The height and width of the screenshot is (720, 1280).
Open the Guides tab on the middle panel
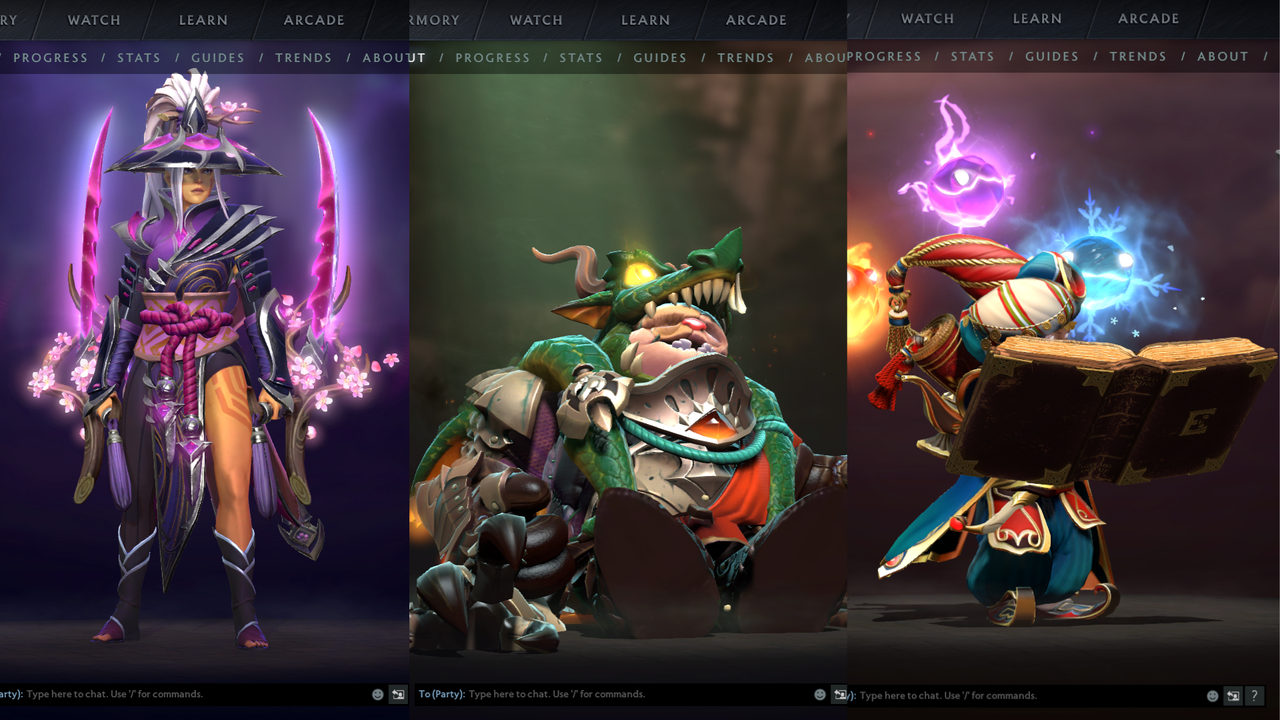pyautogui.click(x=660, y=57)
